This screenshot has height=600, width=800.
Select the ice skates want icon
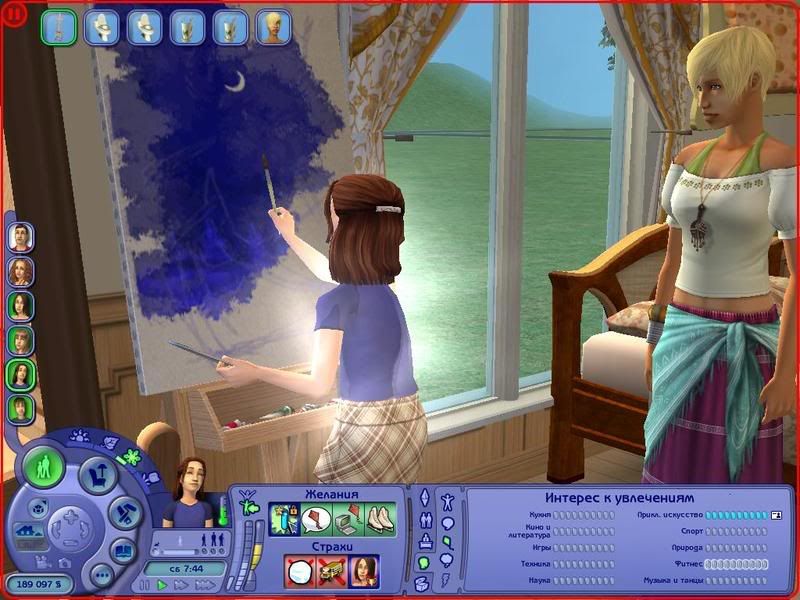point(381,520)
